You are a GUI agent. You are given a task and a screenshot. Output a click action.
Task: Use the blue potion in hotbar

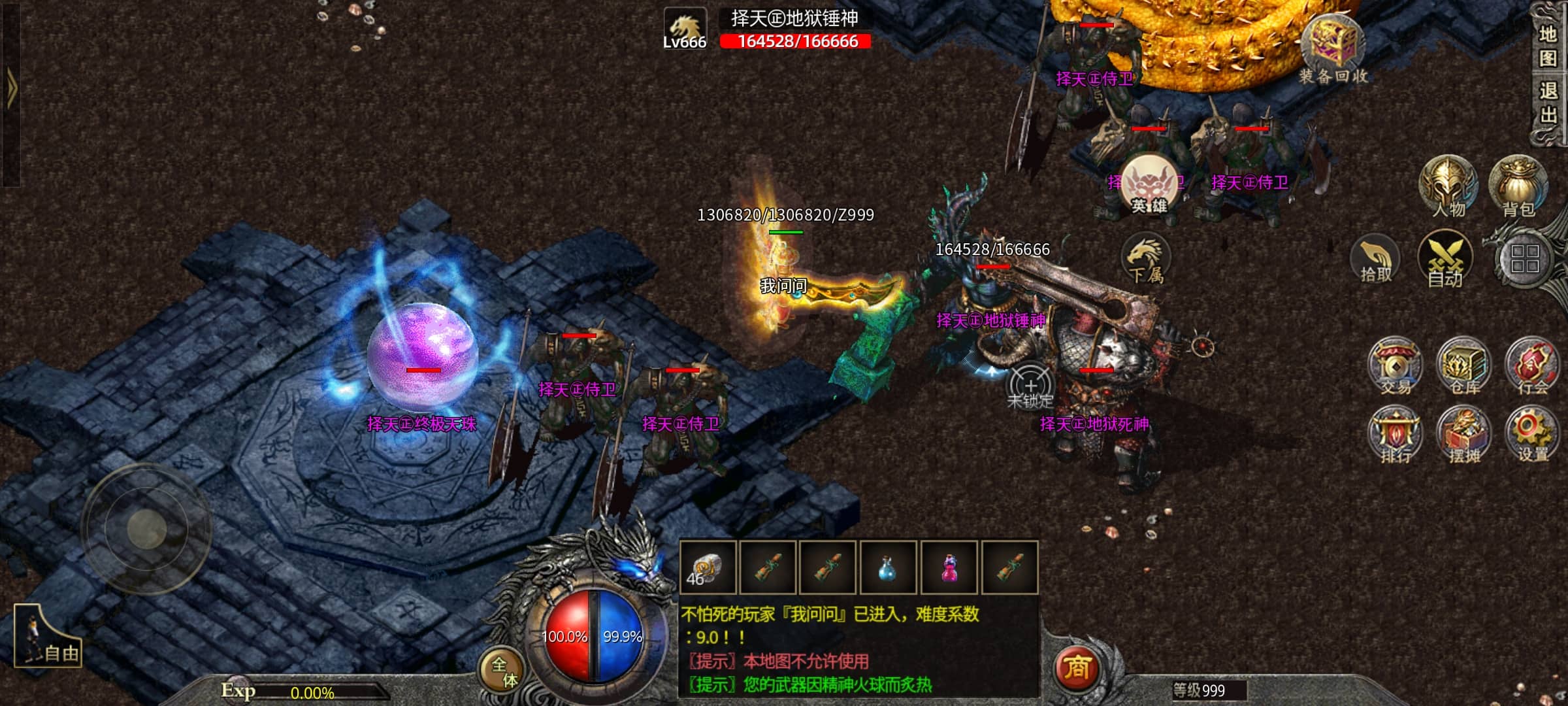click(887, 567)
